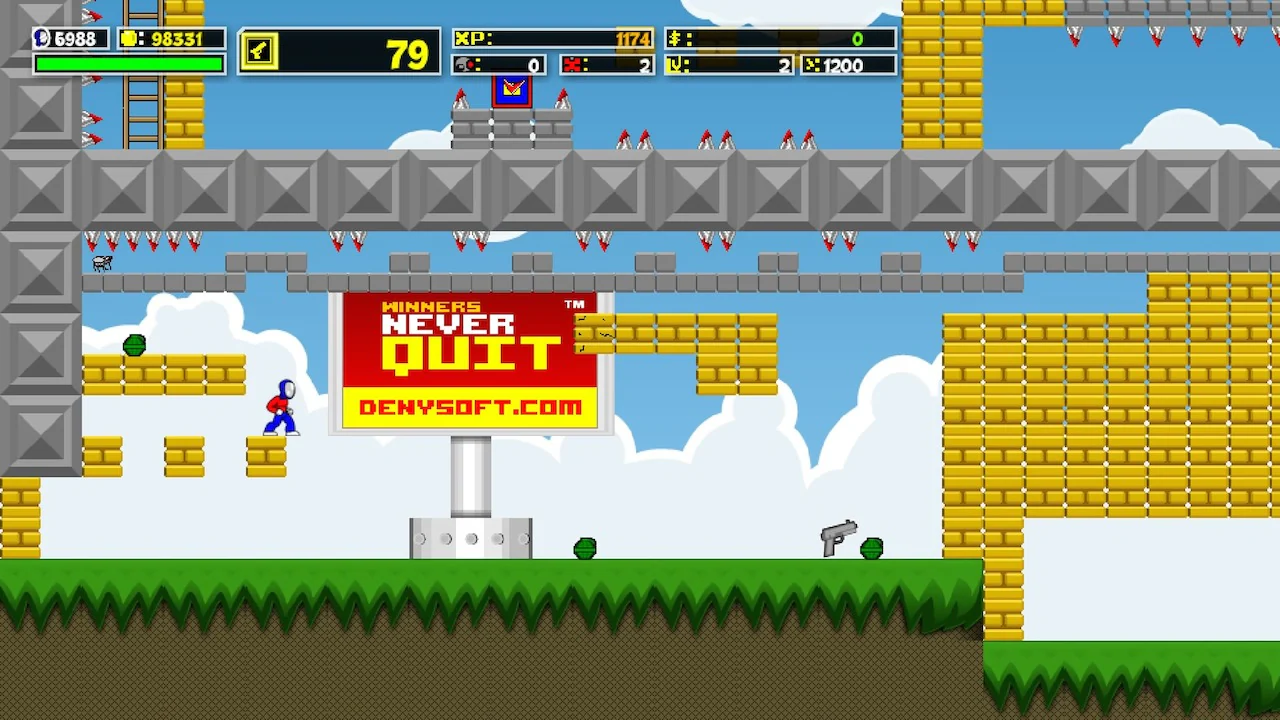Click the melon on the yellow brick ledge
1280x720 pixels.
(135, 345)
